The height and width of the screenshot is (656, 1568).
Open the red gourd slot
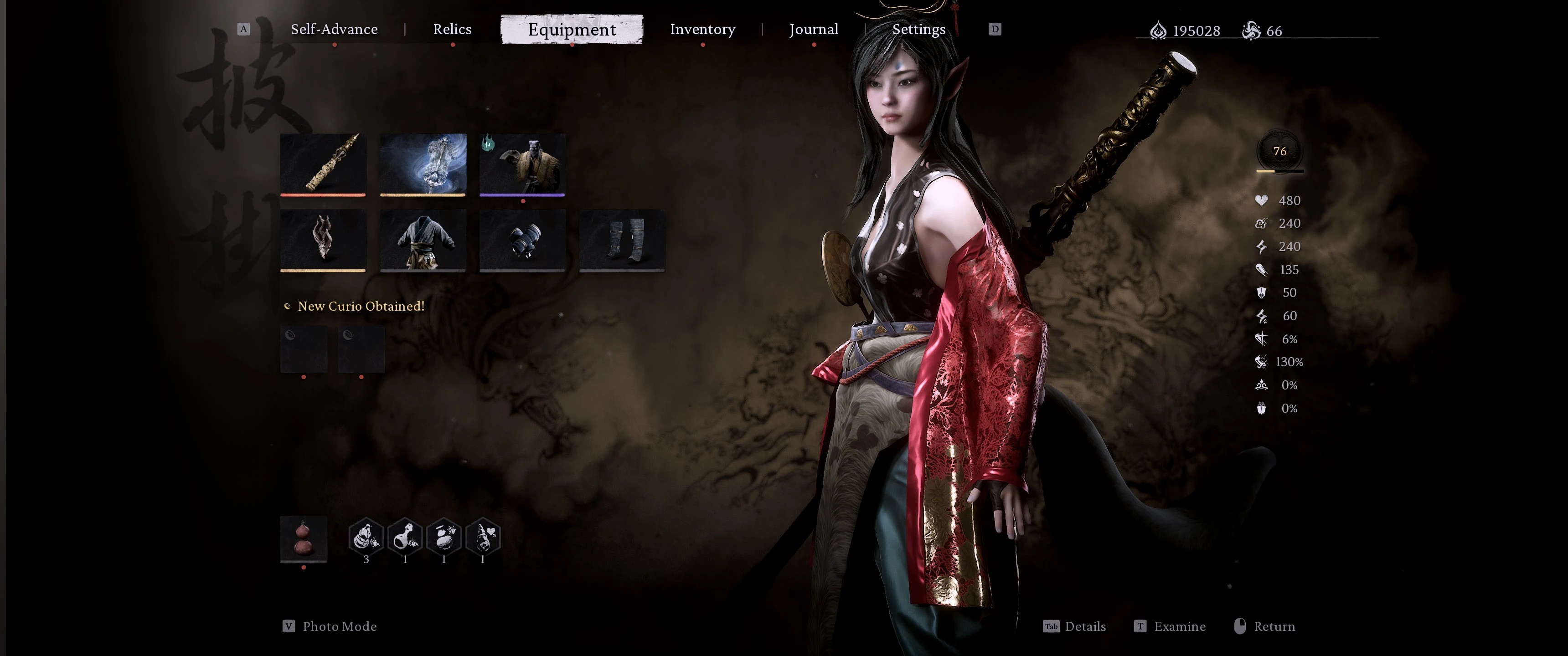(x=304, y=538)
